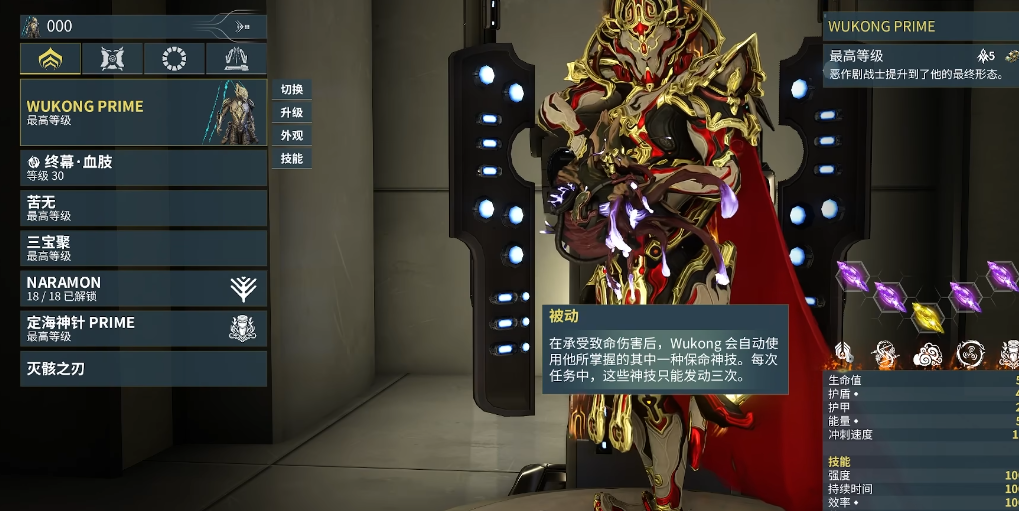Select the 终幕·血肢 weapon slot
This screenshot has width=1019, height=511.
tap(143, 168)
